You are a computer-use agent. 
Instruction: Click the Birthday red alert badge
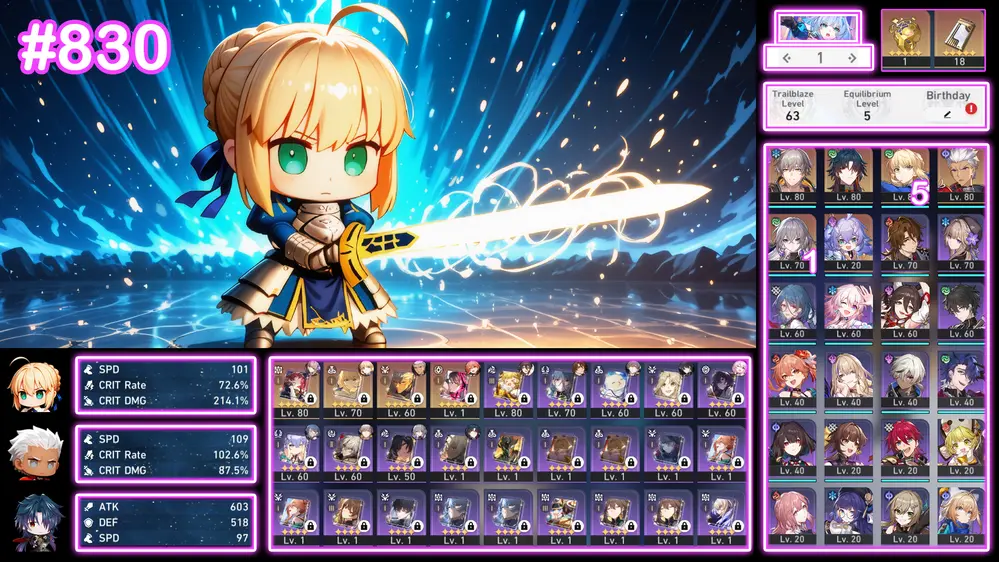pyautogui.click(x=970, y=108)
